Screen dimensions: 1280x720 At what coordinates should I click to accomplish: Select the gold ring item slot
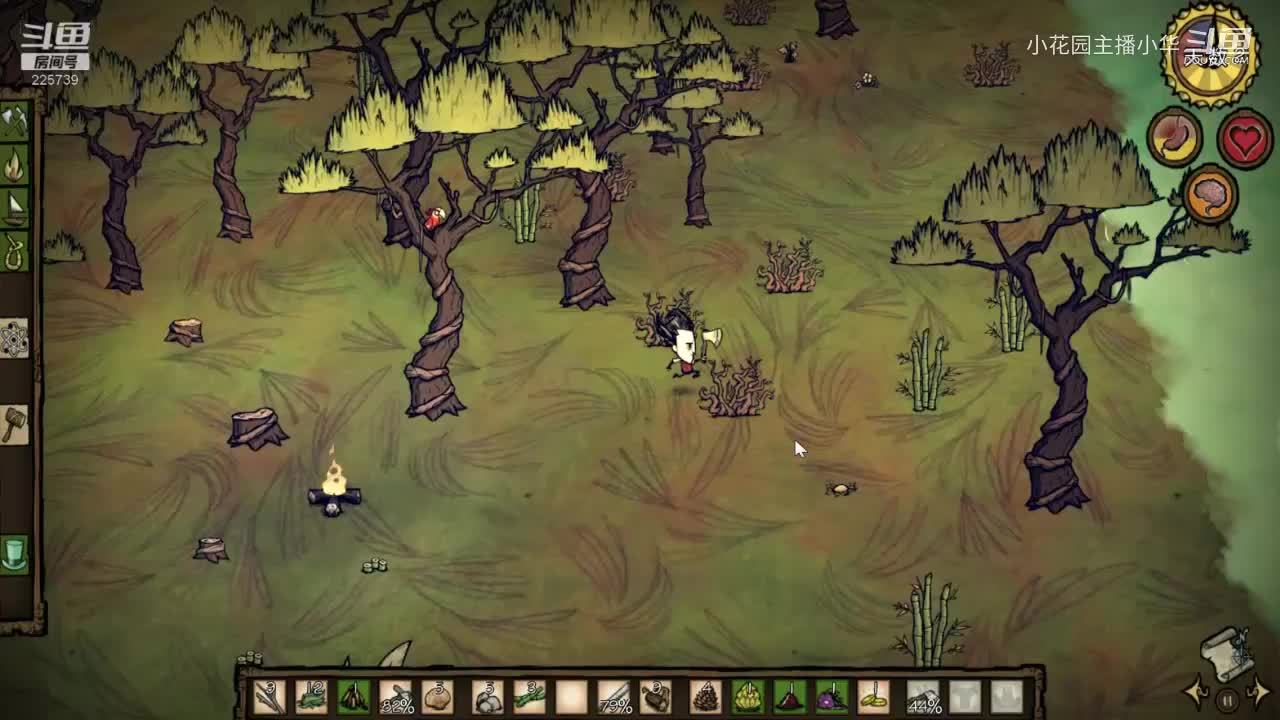pyautogui.click(x=873, y=696)
